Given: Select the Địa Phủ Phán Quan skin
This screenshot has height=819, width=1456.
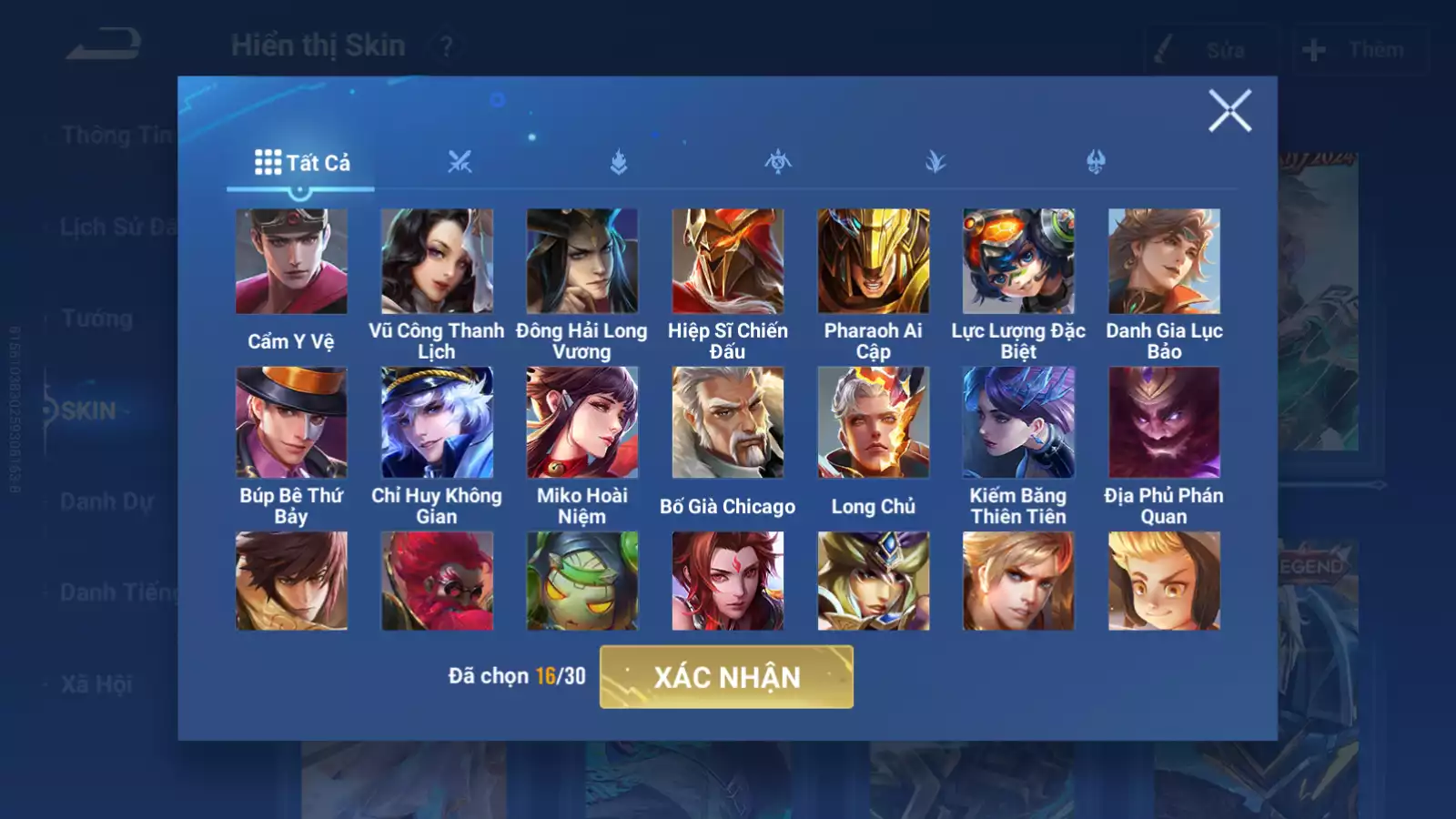Looking at the screenshot, I should coord(1164,422).
